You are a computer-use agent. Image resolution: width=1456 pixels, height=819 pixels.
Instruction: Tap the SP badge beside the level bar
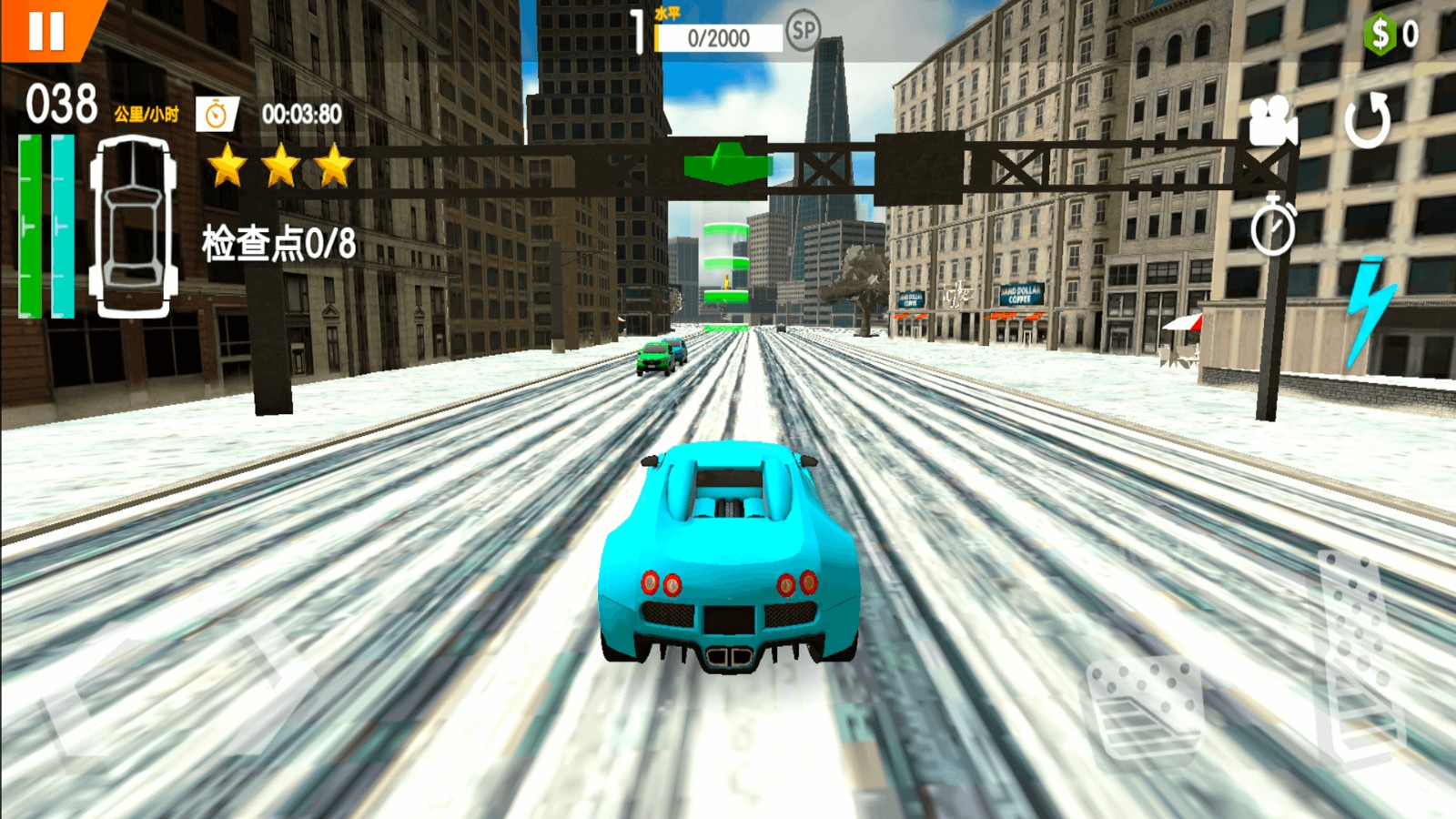(803, 32)
